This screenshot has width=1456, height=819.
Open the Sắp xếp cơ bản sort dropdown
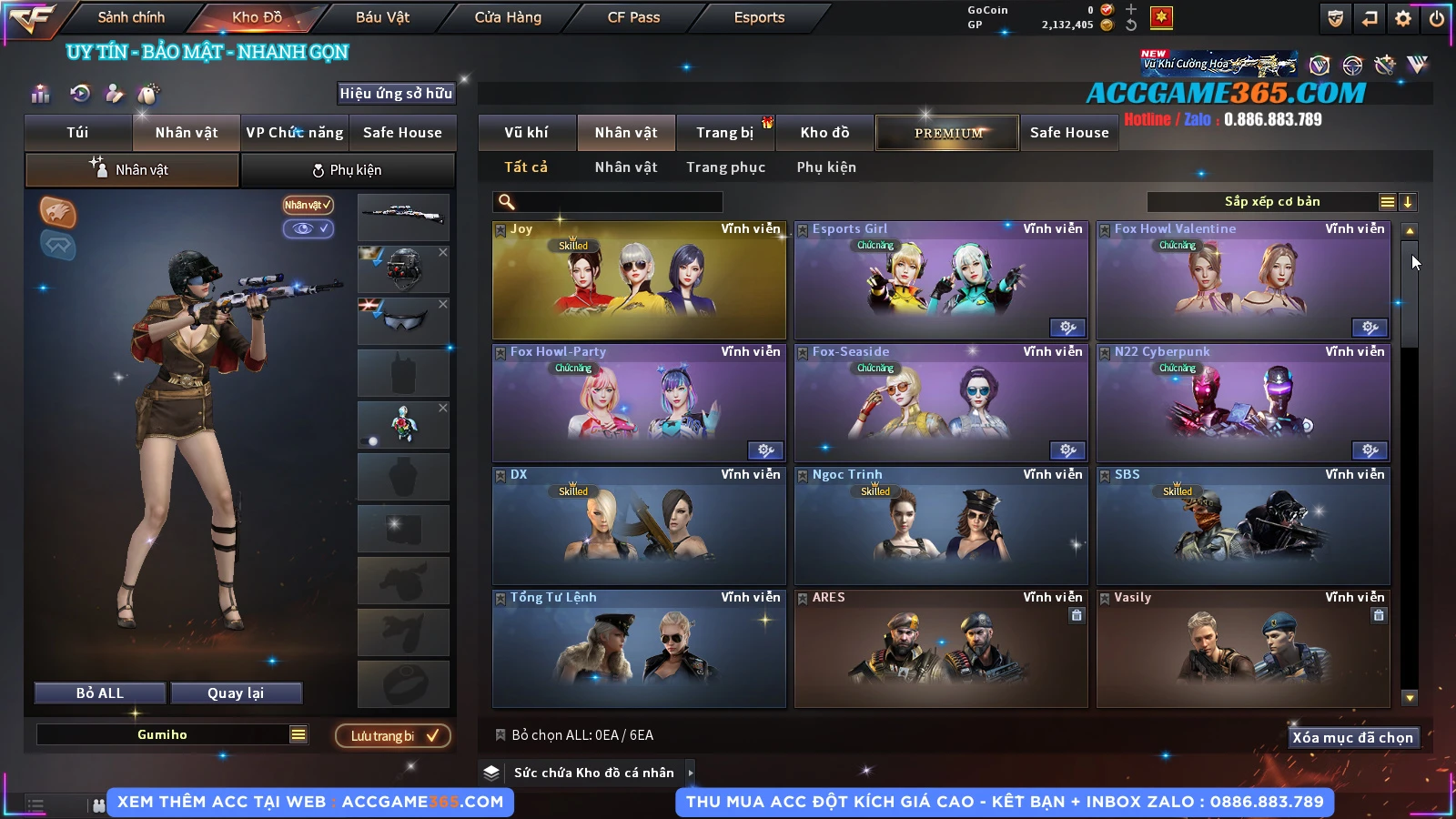click(1271, 202)
